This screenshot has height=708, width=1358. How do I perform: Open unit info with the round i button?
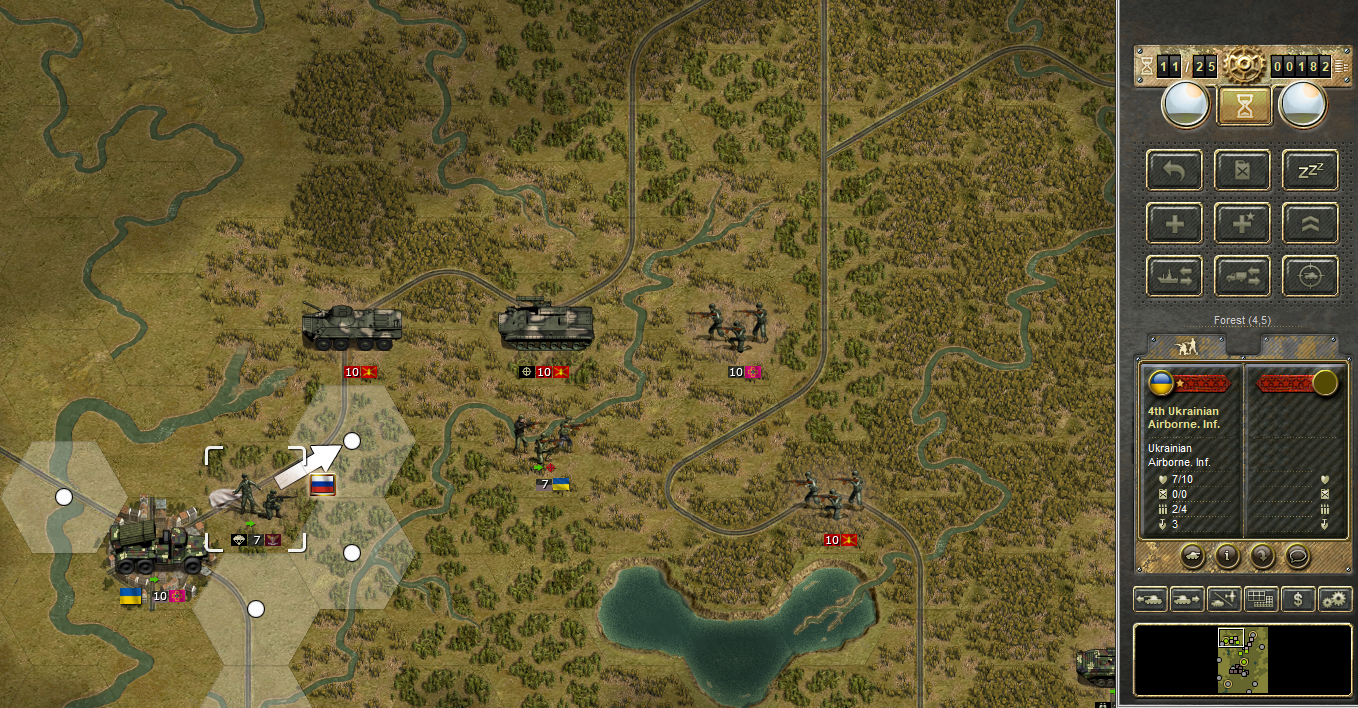pyautogui.click(x=1229, y=555)
